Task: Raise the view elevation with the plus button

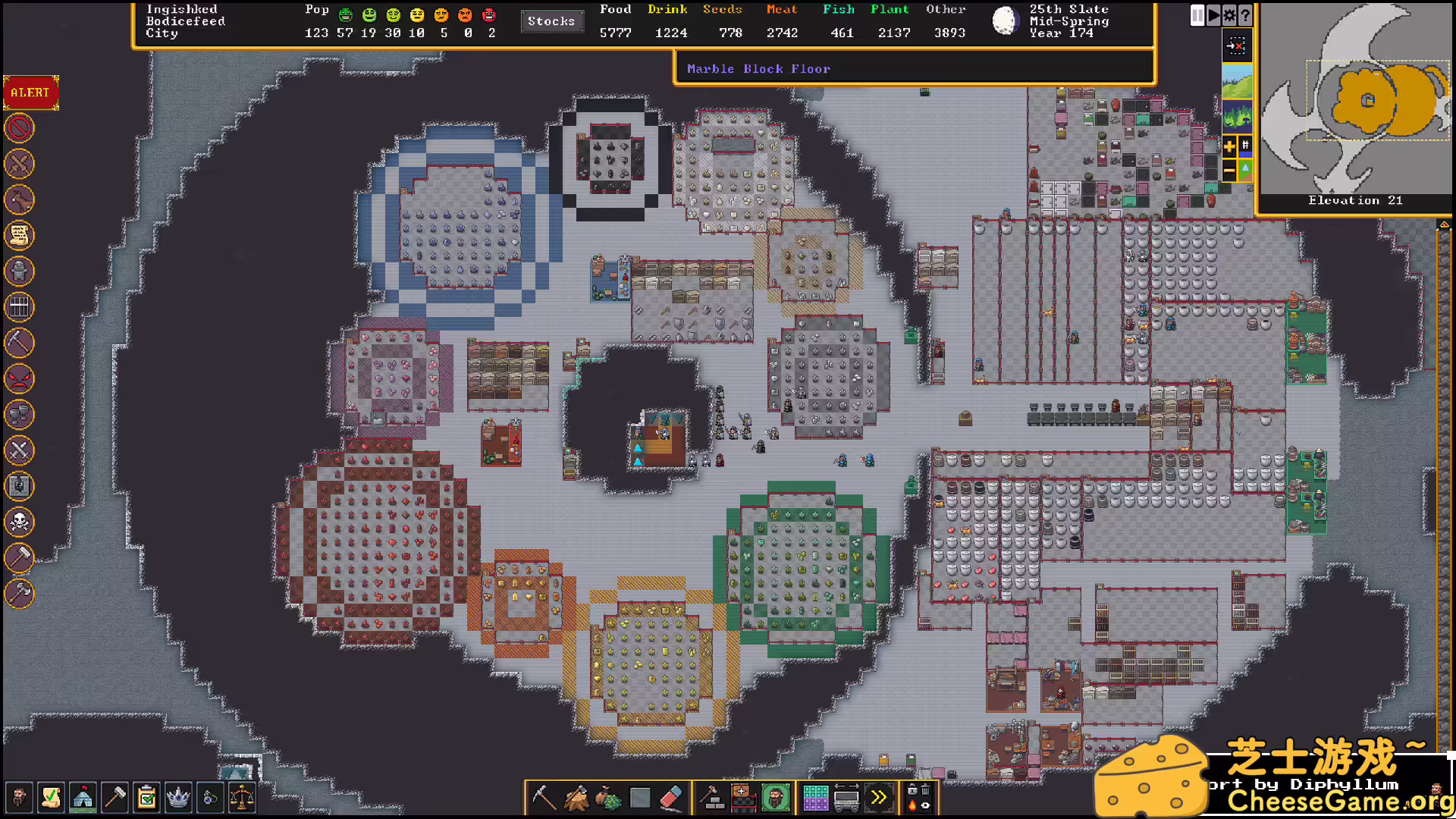Action: 1230,146
